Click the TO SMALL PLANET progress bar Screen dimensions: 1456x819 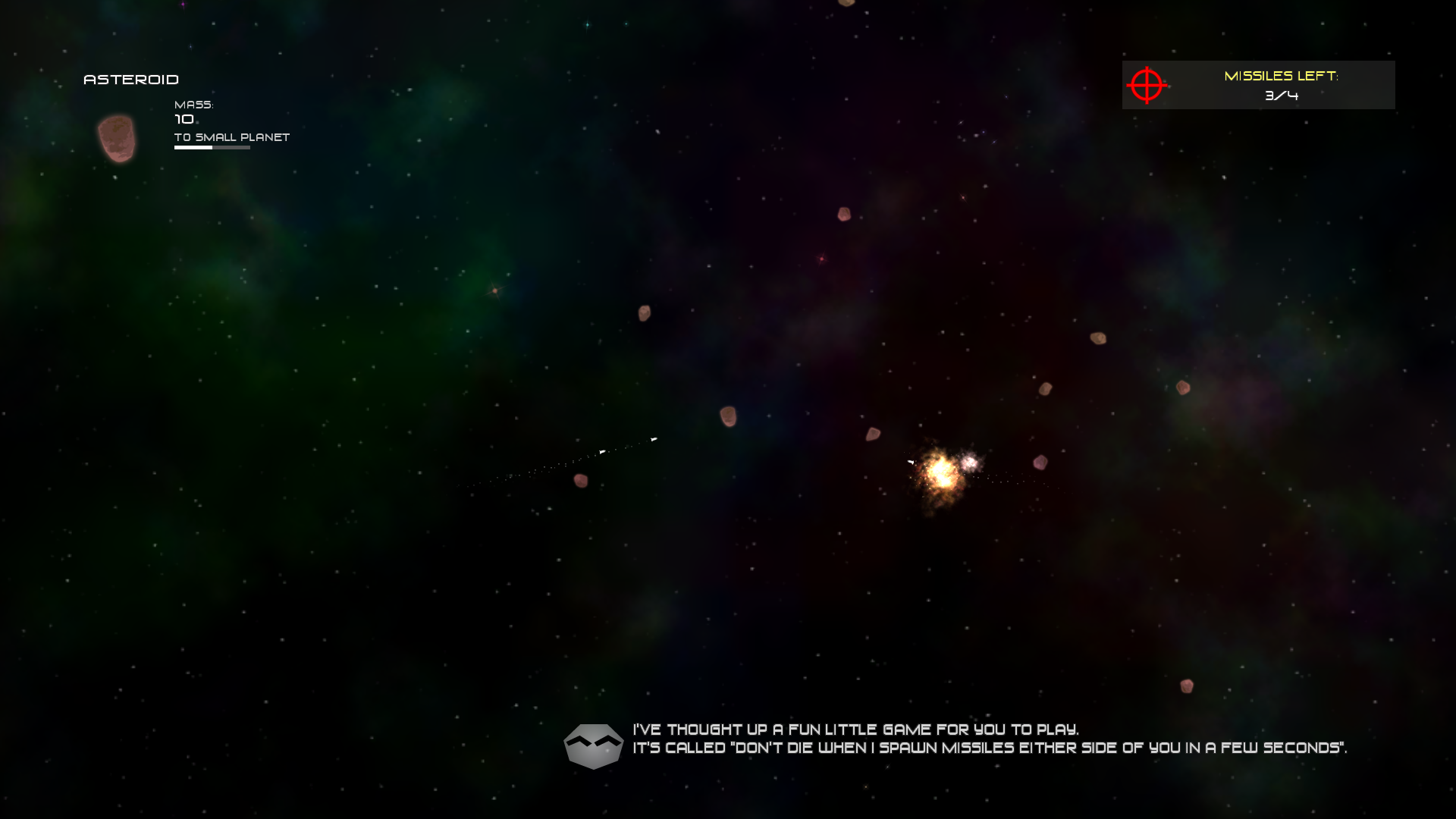(x=212, y=148)
